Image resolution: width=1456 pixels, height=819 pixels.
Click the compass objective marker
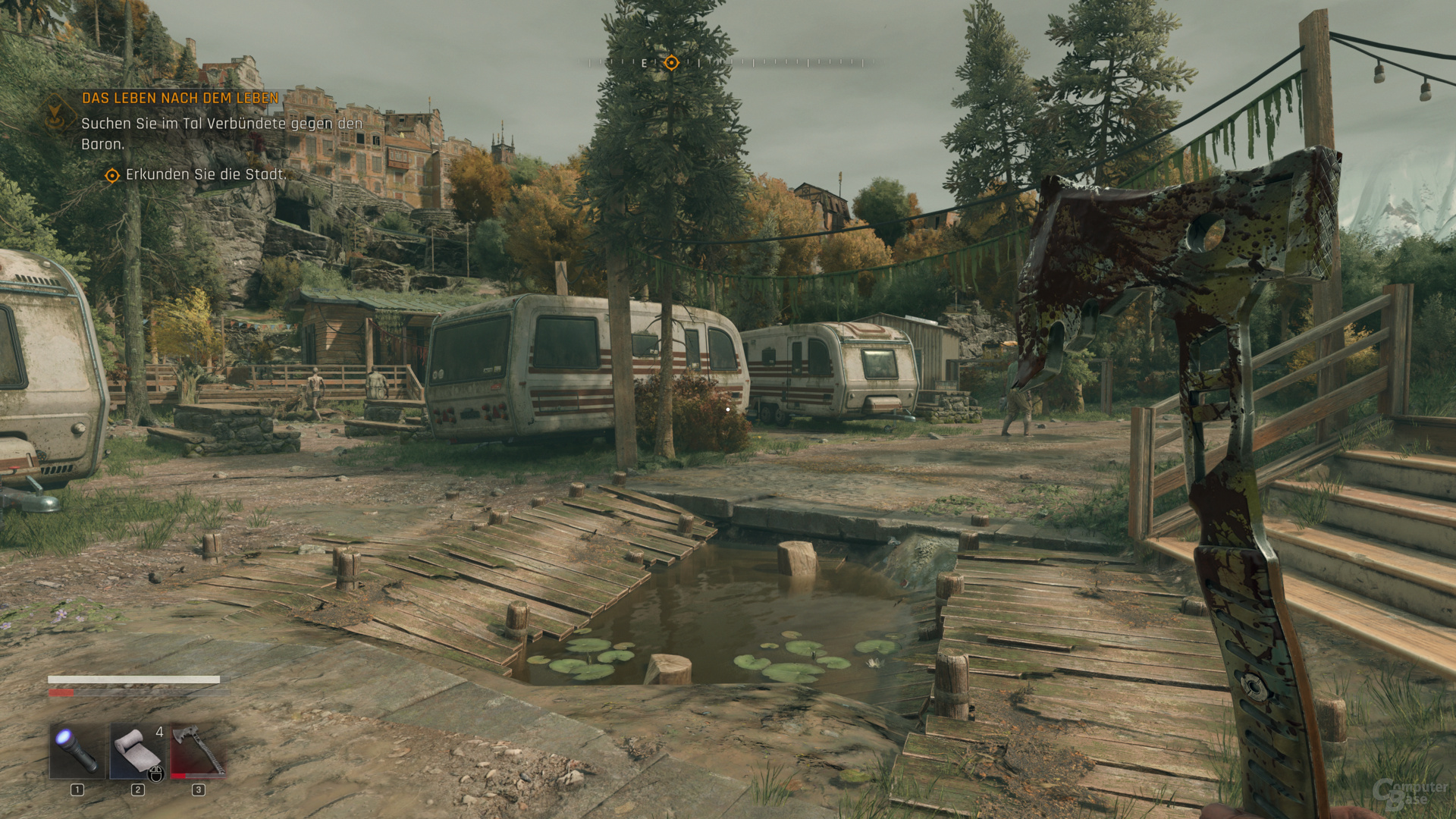(x=671, y=63)
